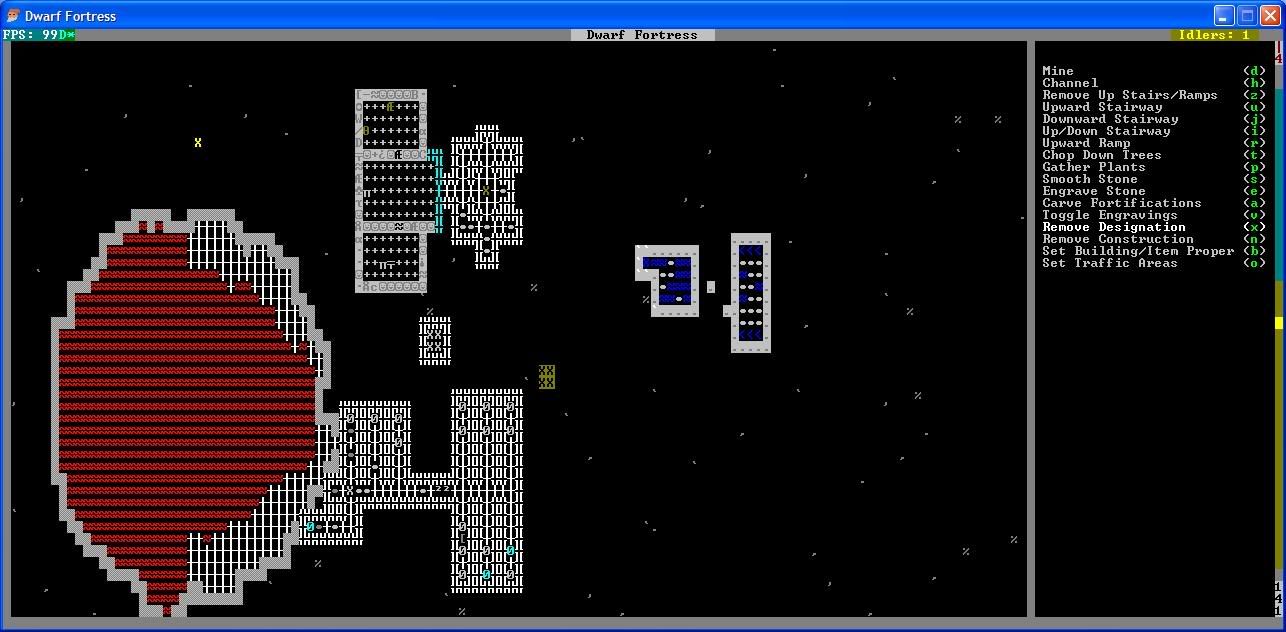Activate Toggle Engravings option

point(1110,215)
